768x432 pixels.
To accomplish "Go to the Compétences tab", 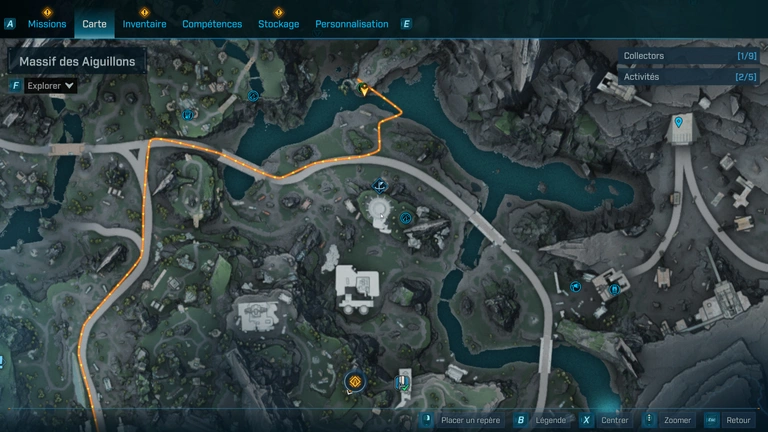I will coord(212,24).
